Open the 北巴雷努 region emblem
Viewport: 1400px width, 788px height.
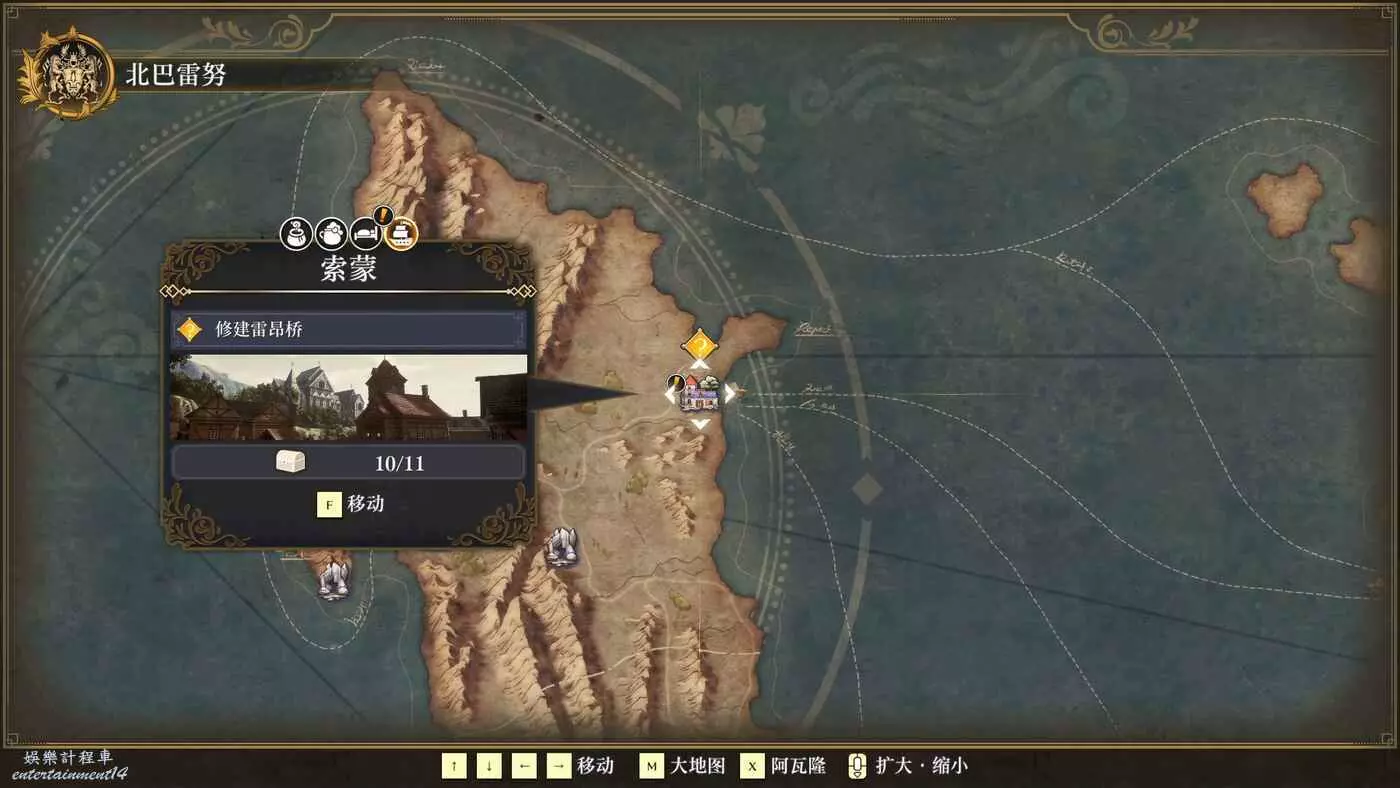click(x=68, y=72)
